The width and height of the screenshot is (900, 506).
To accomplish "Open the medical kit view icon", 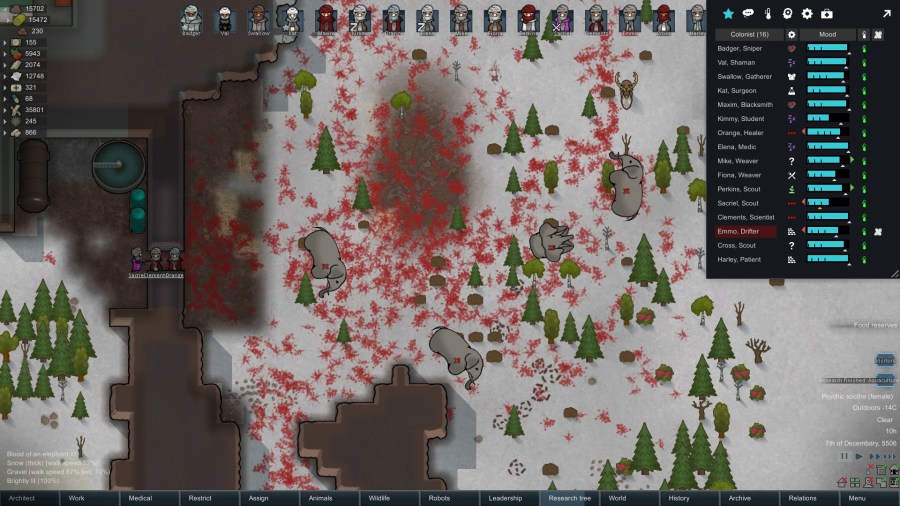I will click(x=827, y=14).
